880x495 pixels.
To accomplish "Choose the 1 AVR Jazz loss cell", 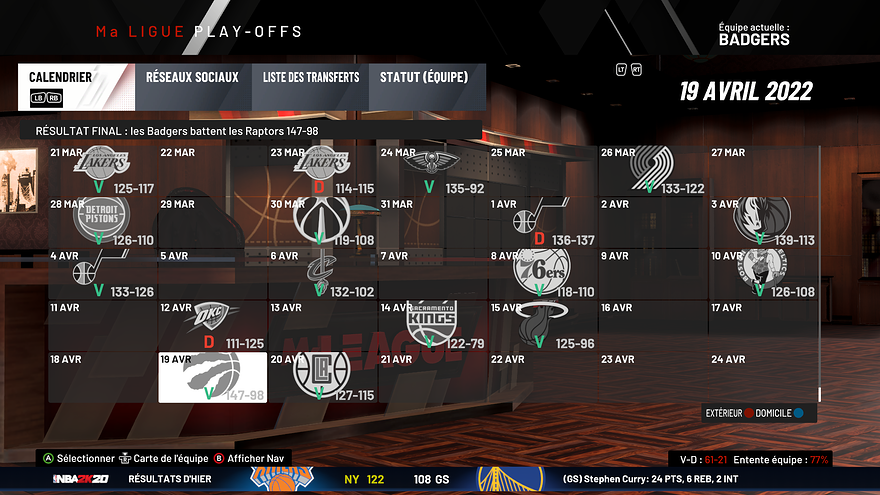I will 543,222.
